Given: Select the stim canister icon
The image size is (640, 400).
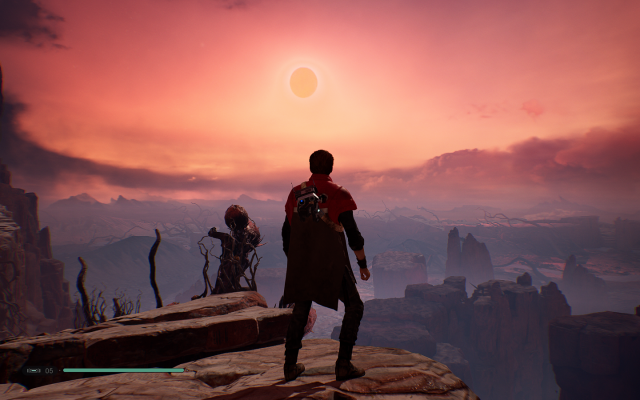Looking at the screenshot, I should click(33, 370).
